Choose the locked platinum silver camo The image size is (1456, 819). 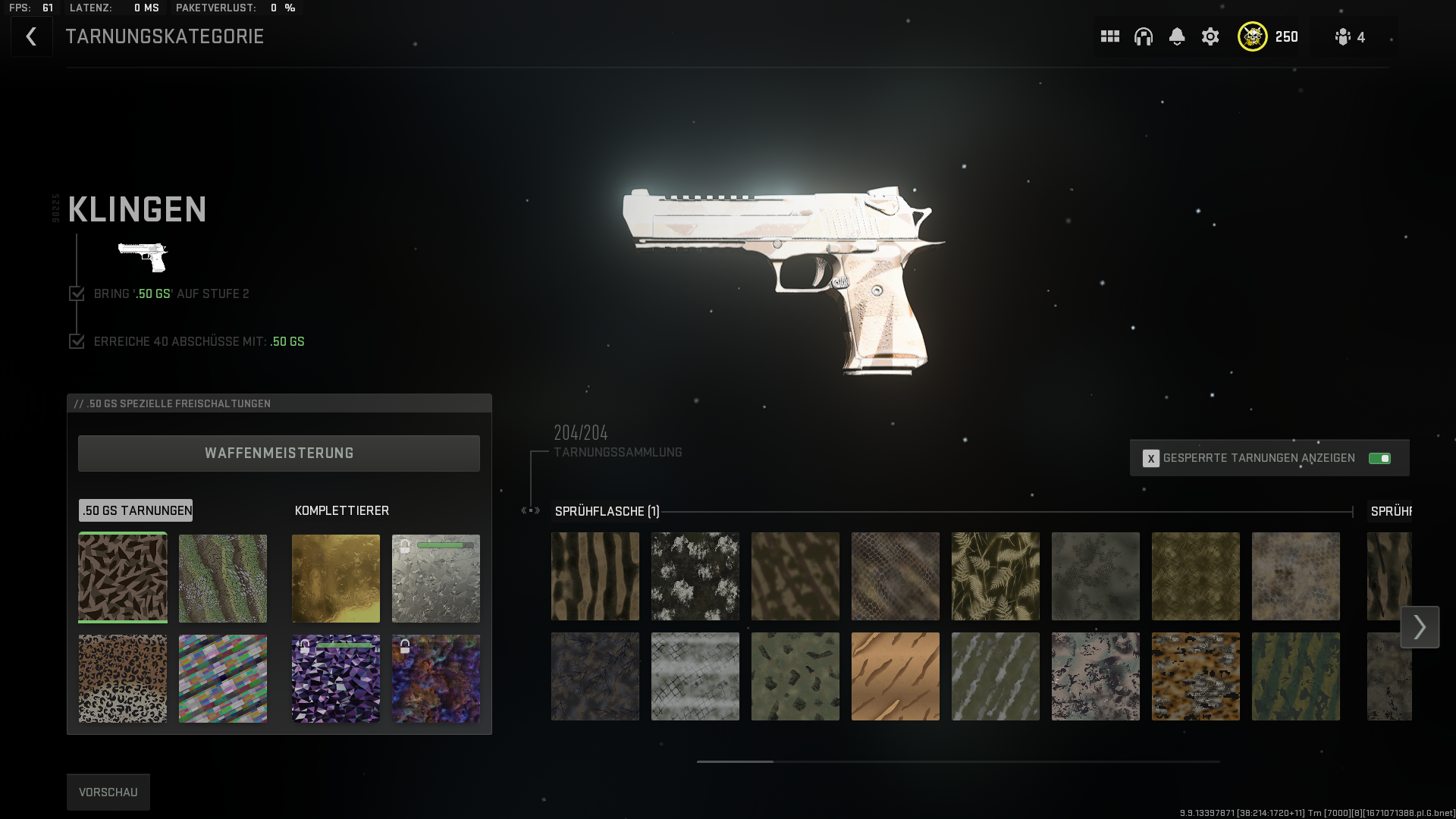[x=436, y=578]
